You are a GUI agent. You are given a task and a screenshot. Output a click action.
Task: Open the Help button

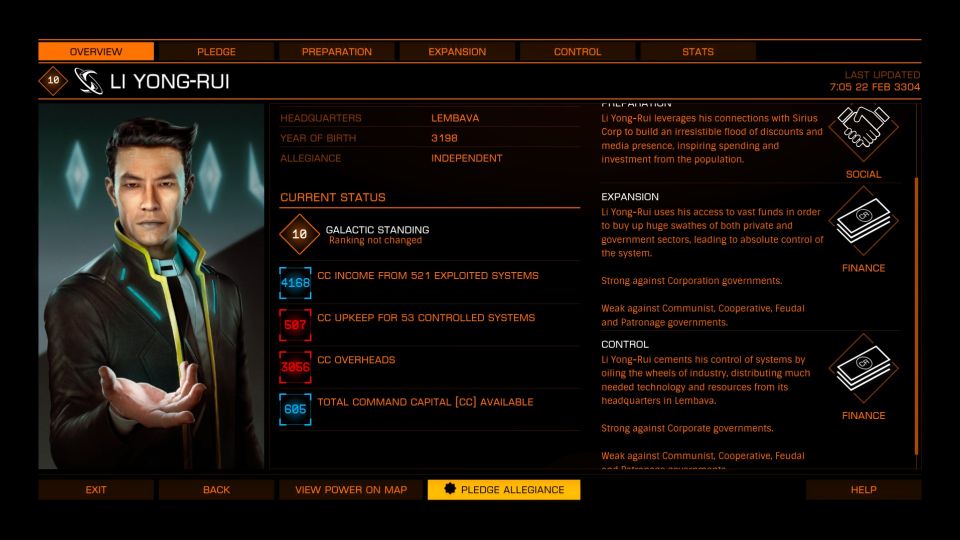tap(863, 490)
